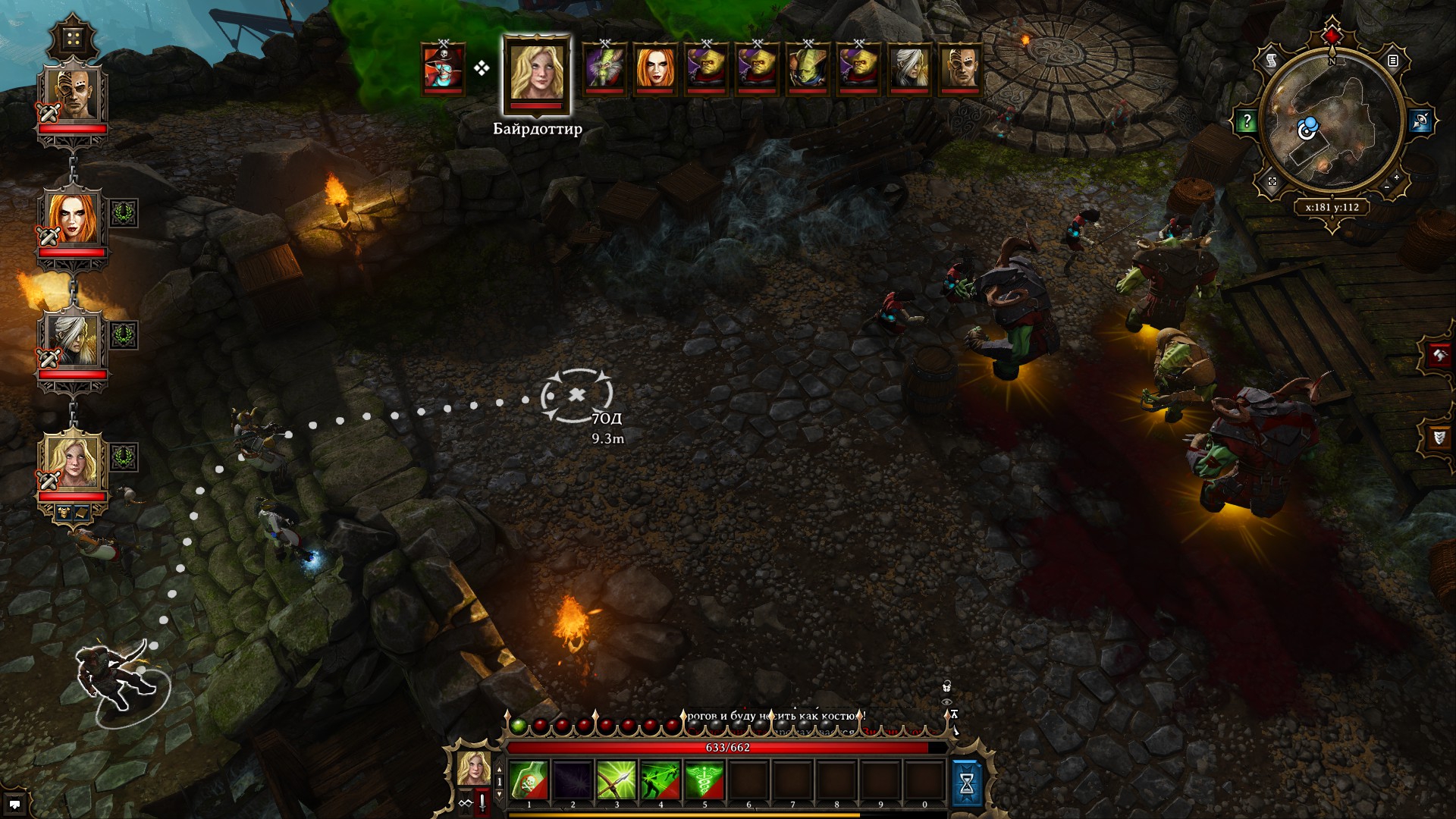Click the pirate skeleton in turn order

444,68
